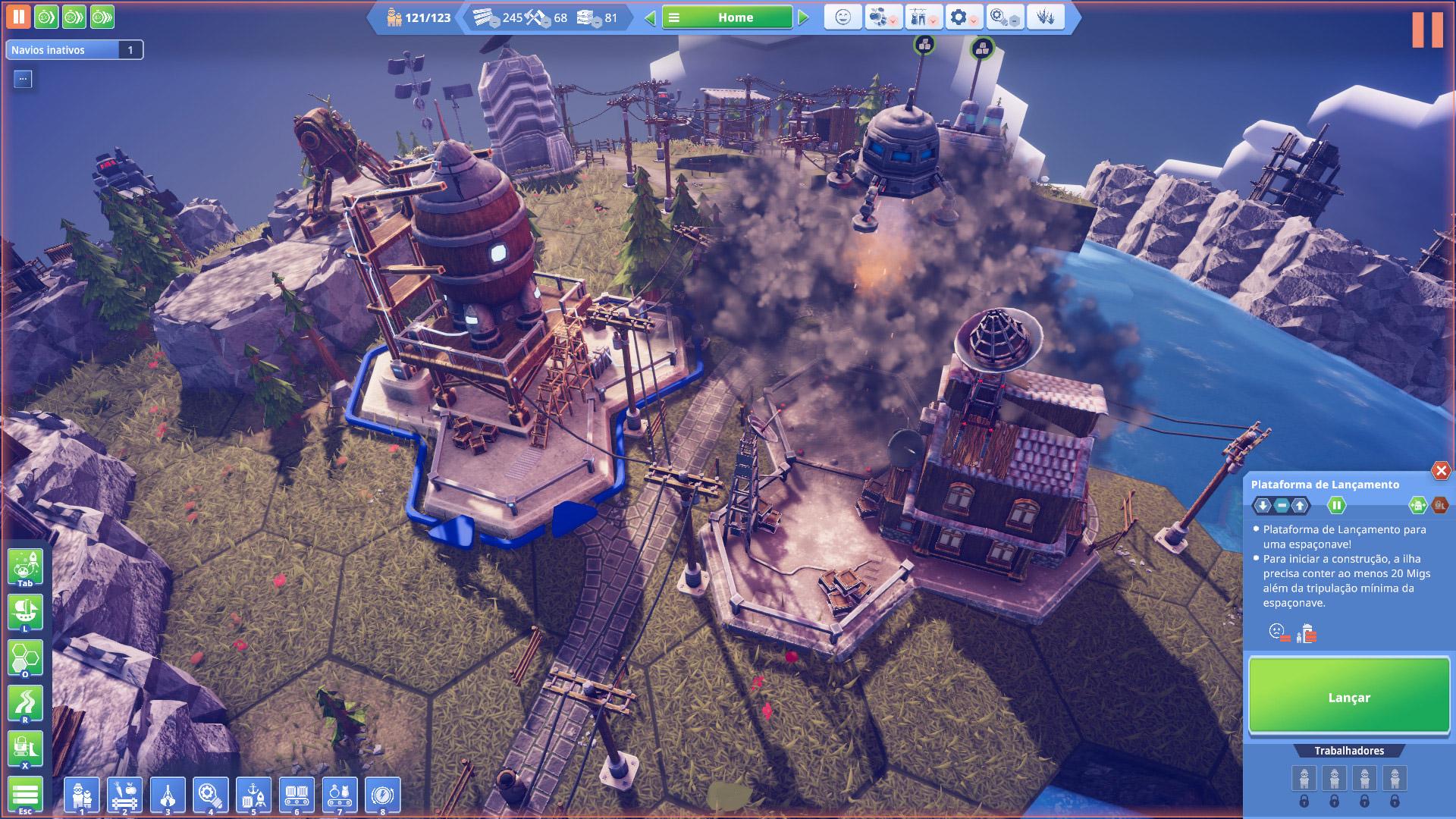The width and height of the screenshot is (1456, 819).
Task: Open the housing build category
Action: click(82, 795)
